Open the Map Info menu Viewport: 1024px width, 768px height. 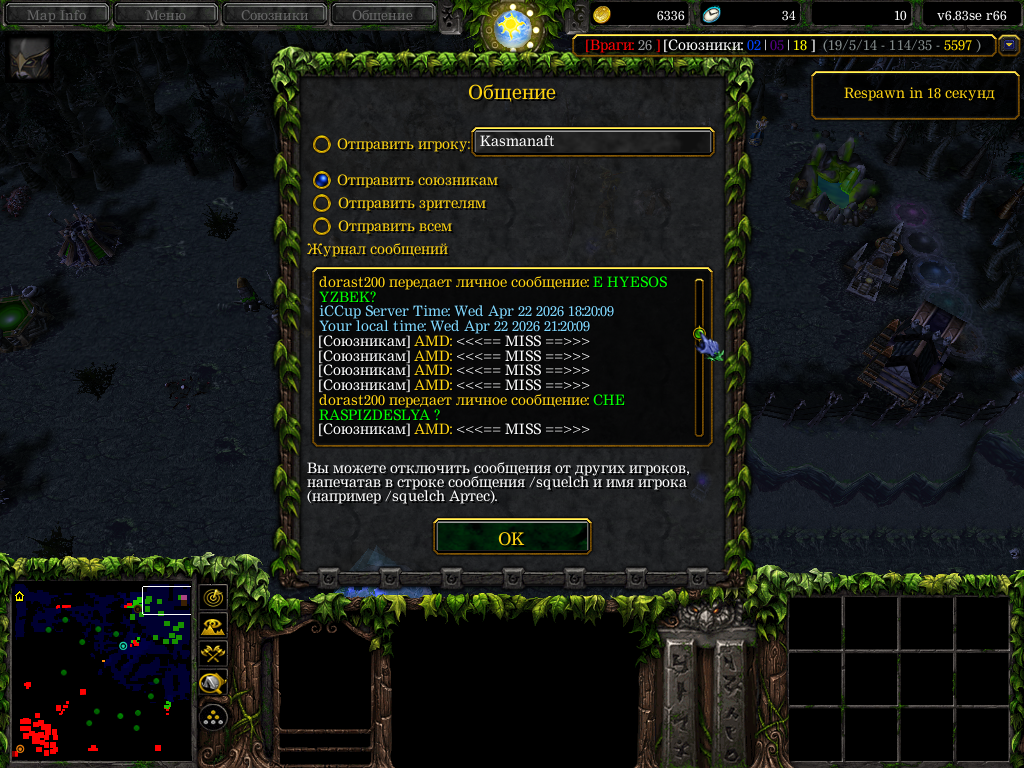[56, 15]
